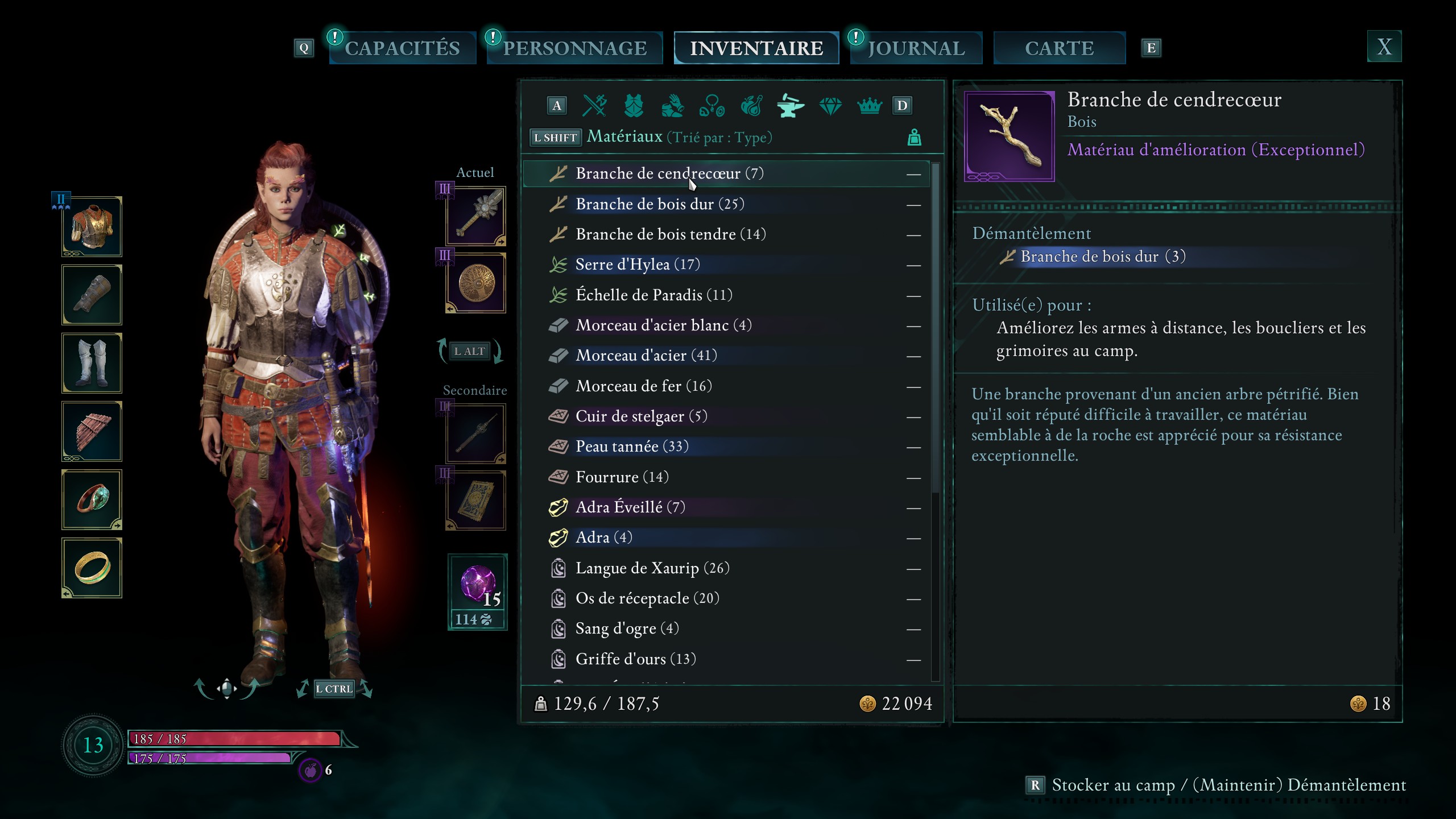Choose the chest armor category filter
The height and width of the screenshot is (819, 1456).
click(634, 105)
